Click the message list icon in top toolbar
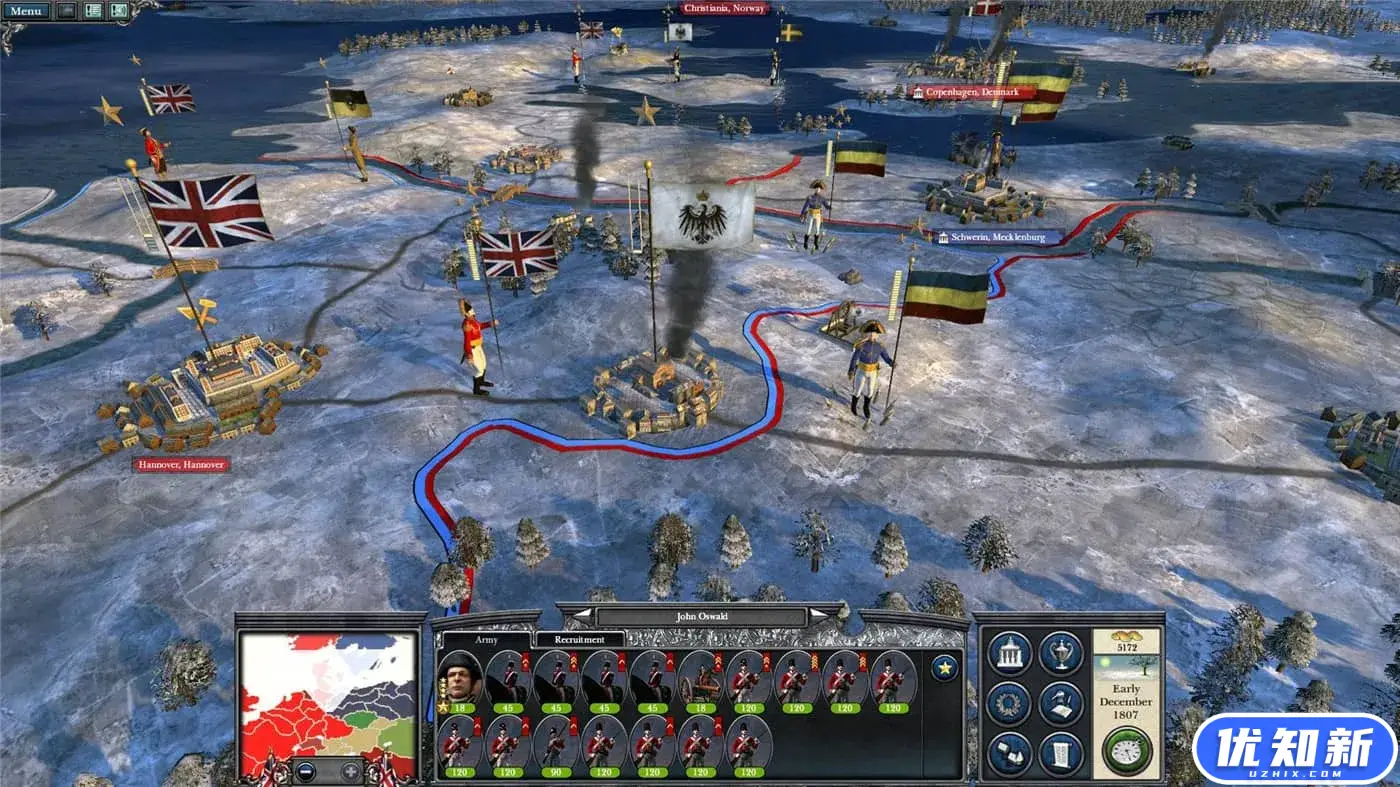This screenshot has width=1400, height=787. point(92,10)
